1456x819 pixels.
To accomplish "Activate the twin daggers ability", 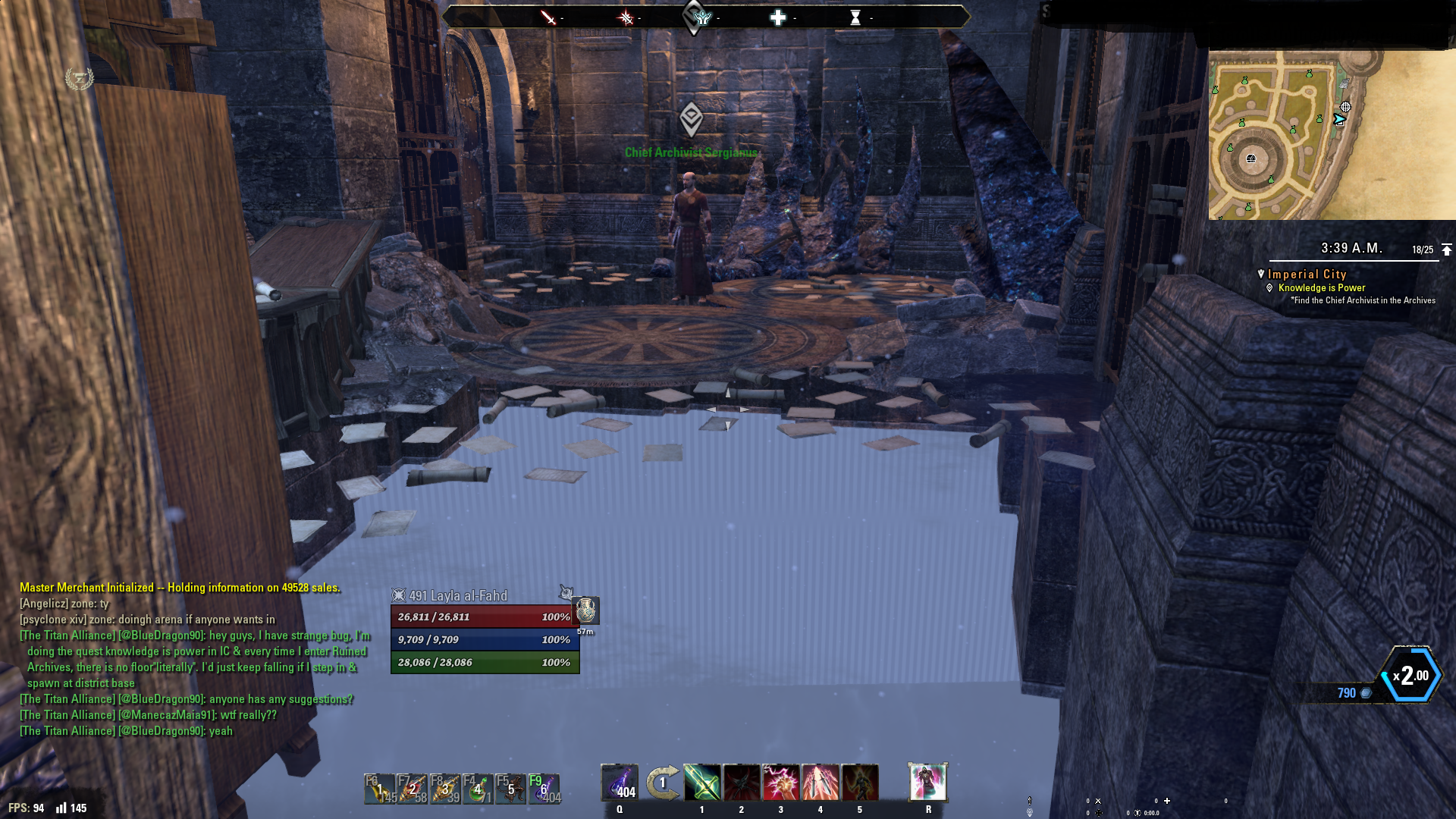I will point(821,783).
